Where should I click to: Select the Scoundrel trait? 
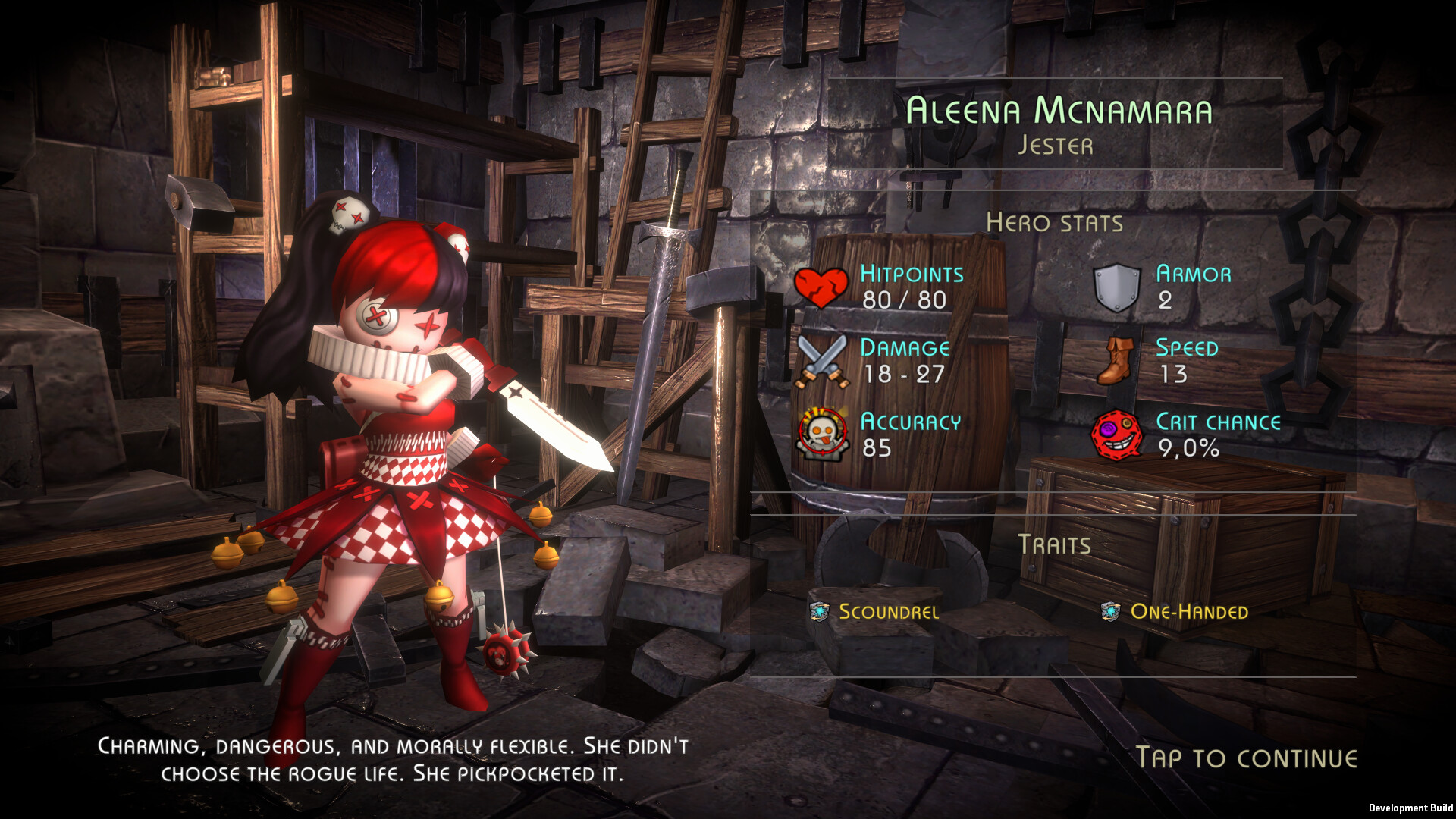[887, 611]
